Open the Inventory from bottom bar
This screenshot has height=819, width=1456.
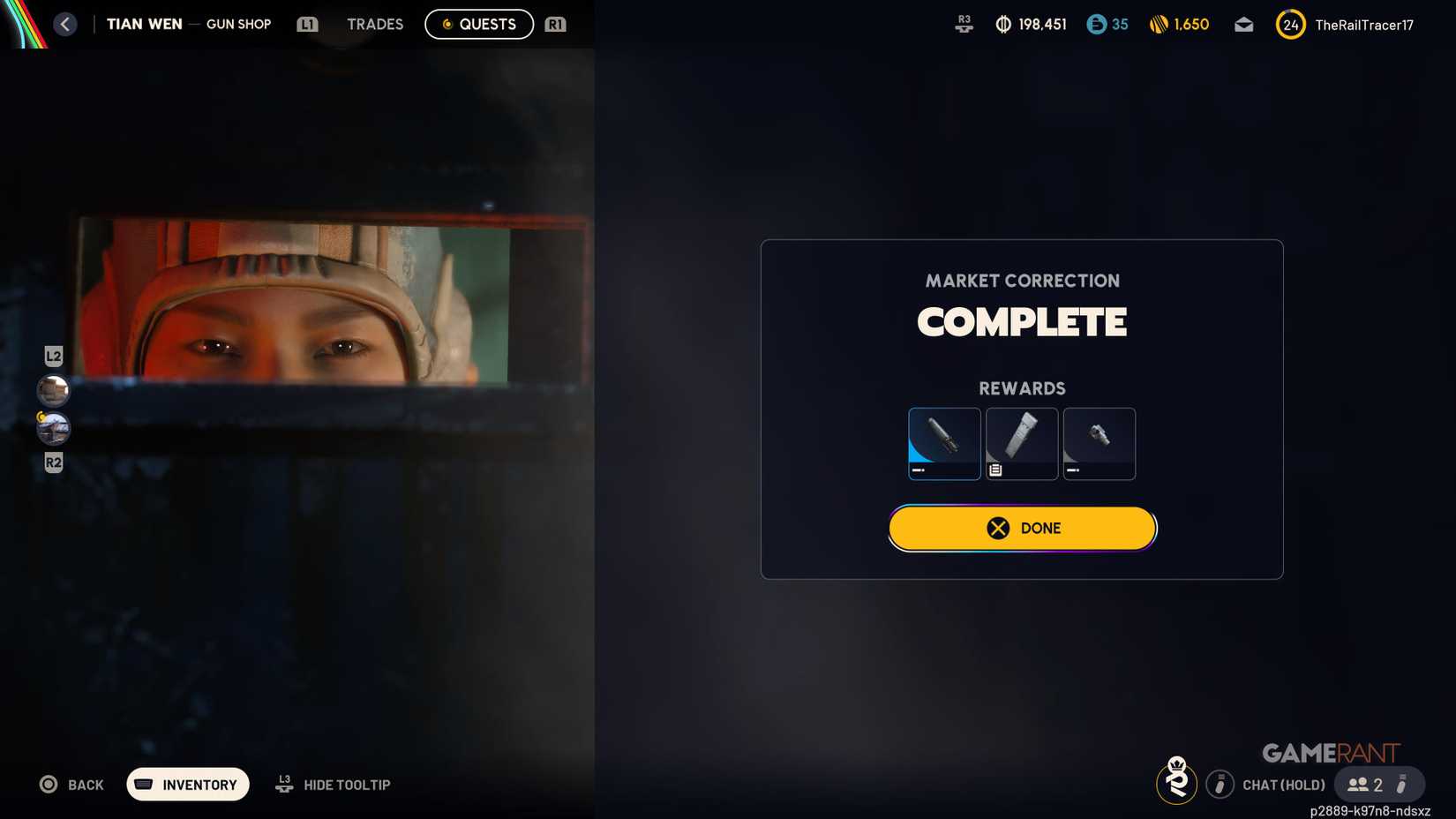187,784
